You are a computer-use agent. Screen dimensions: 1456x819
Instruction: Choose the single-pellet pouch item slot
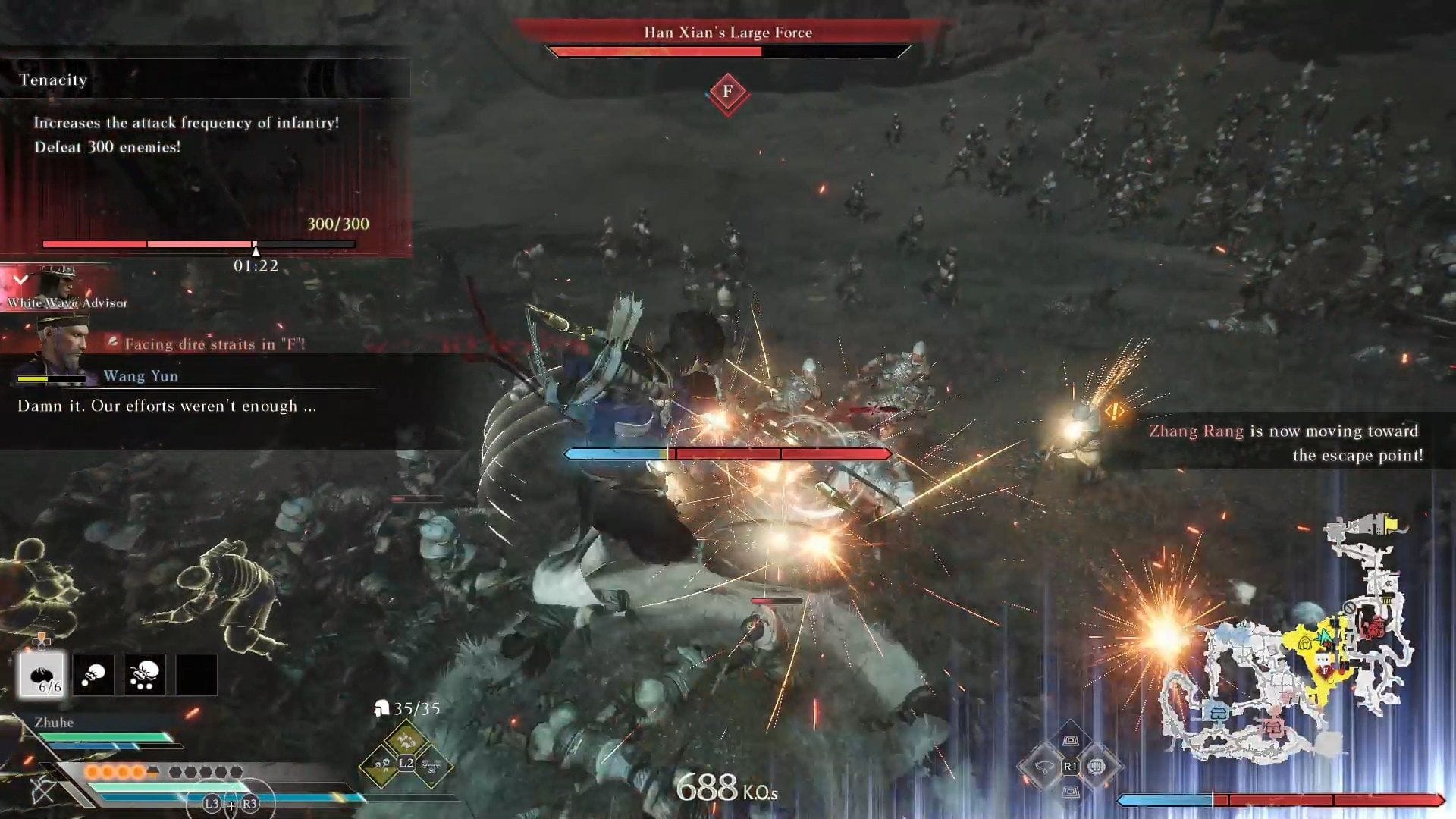click(93, 674)
